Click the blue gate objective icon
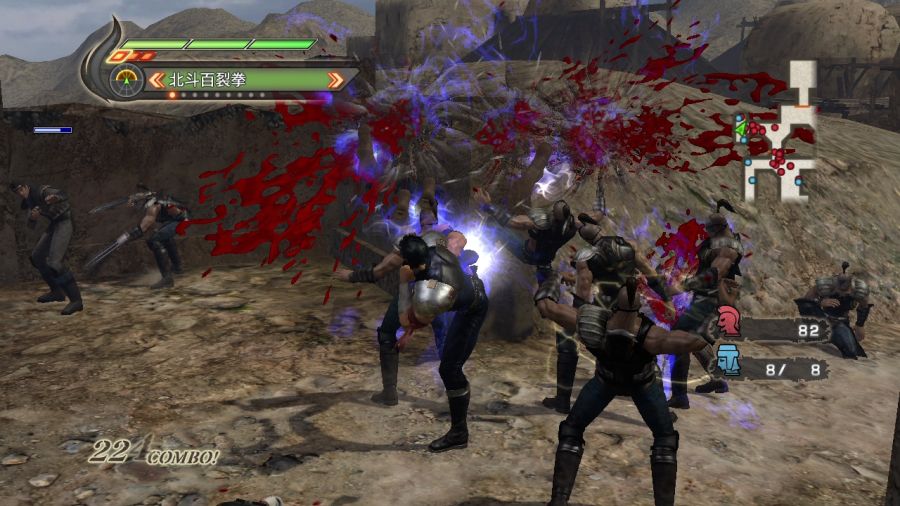Viewport: 900px width, 506px height. [x=729, y=360]
